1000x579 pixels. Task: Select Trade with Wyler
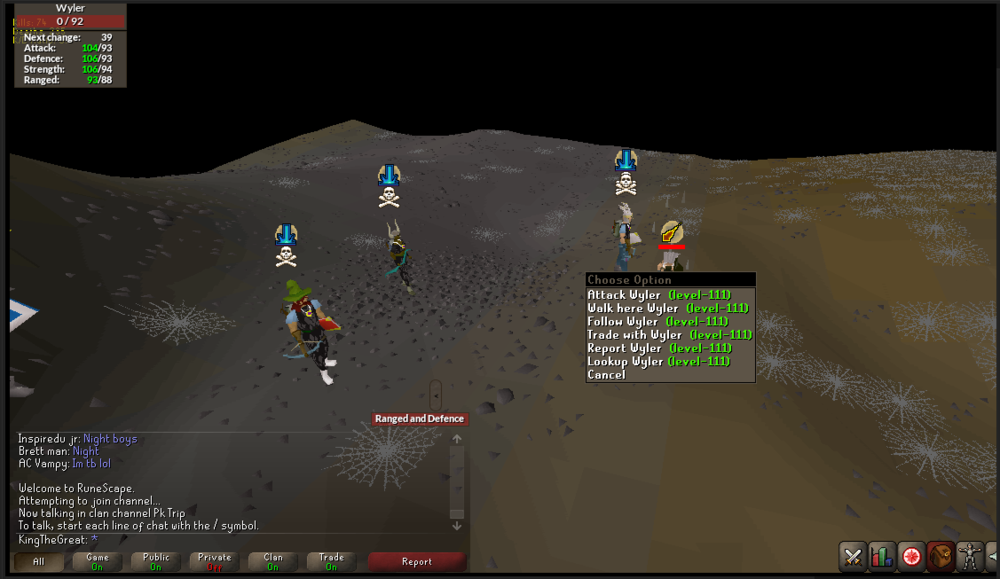click(669, 334)
